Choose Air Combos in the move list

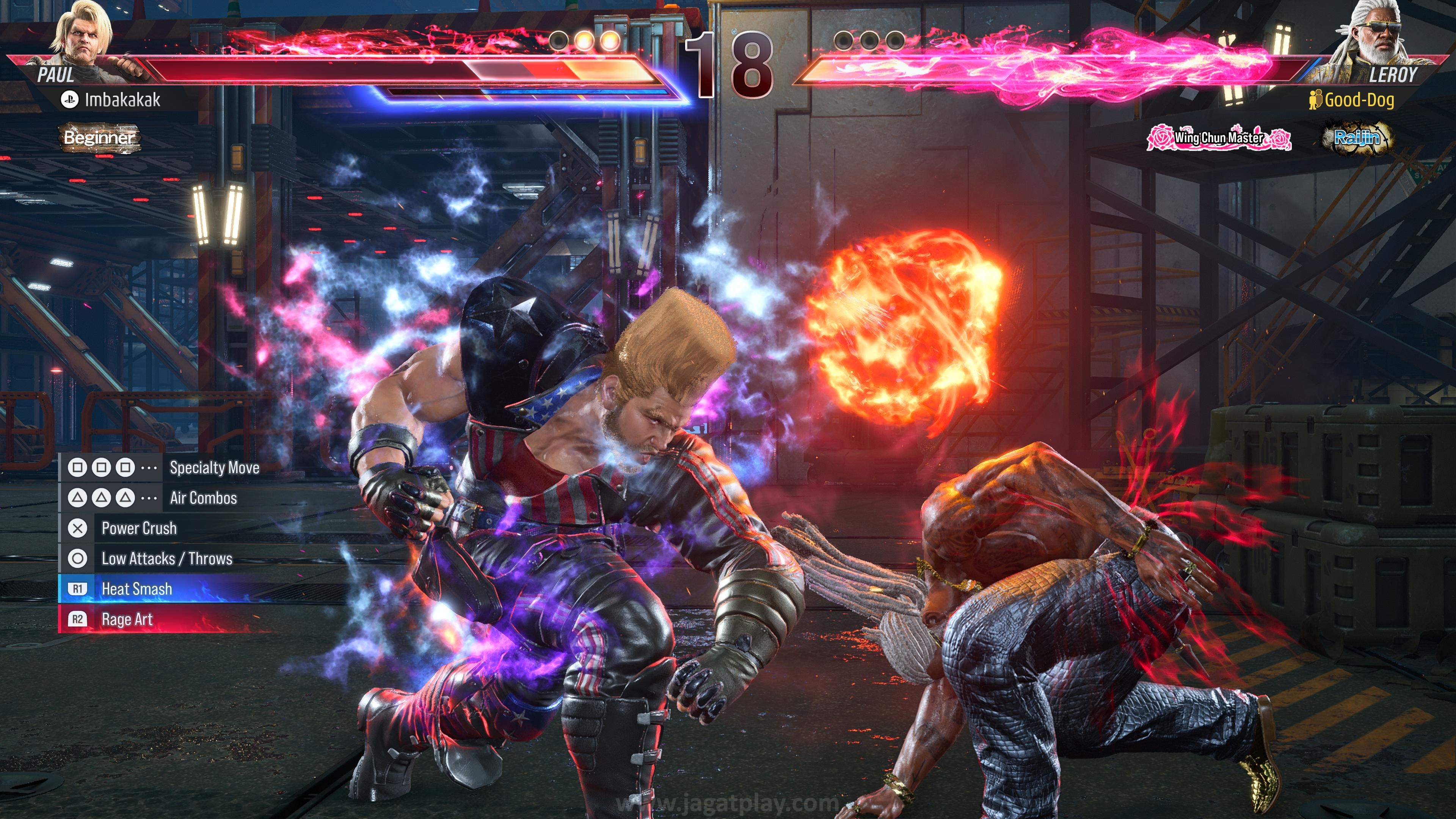[x=203, y=498]
